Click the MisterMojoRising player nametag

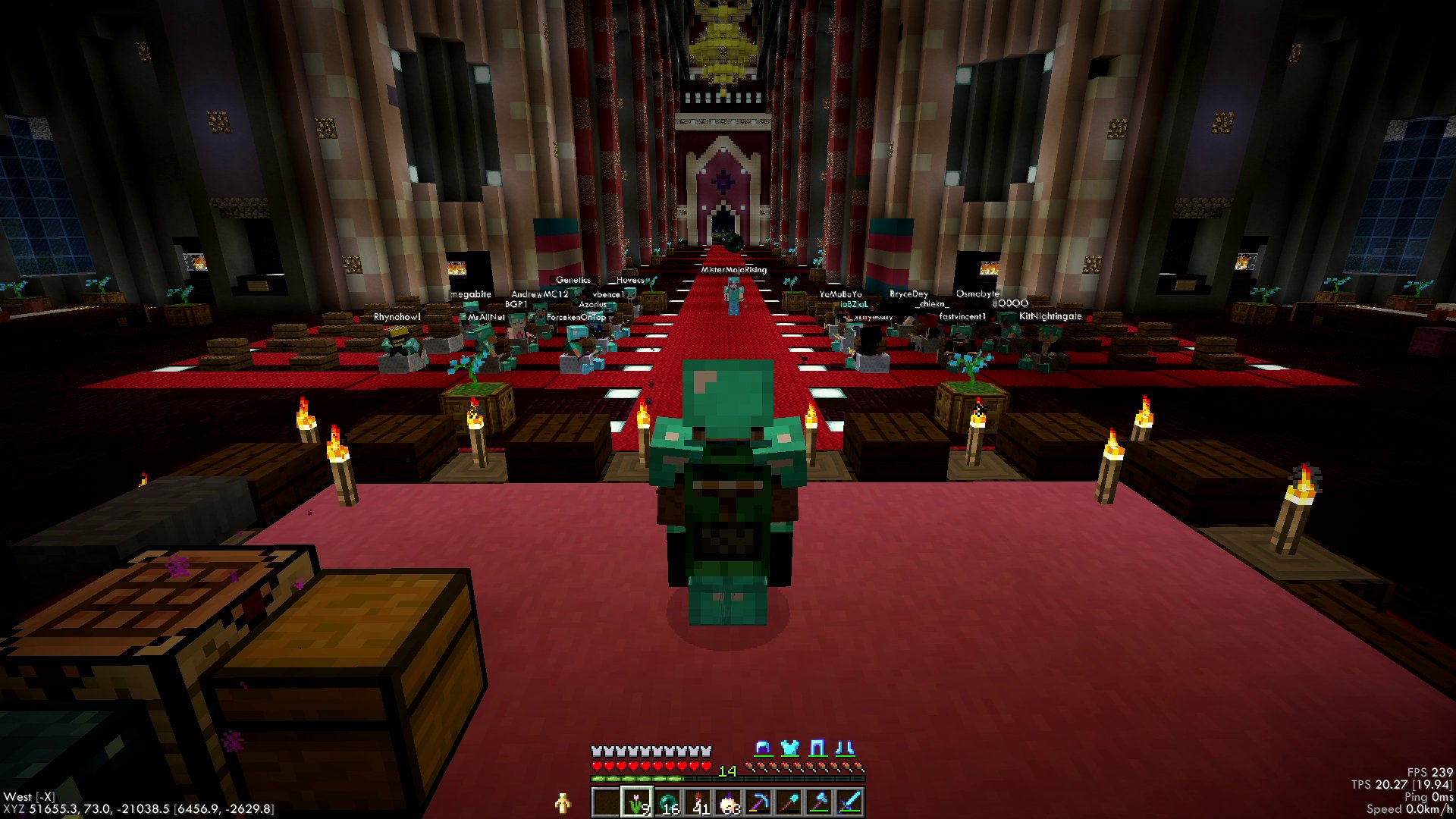tap(733, 270)
